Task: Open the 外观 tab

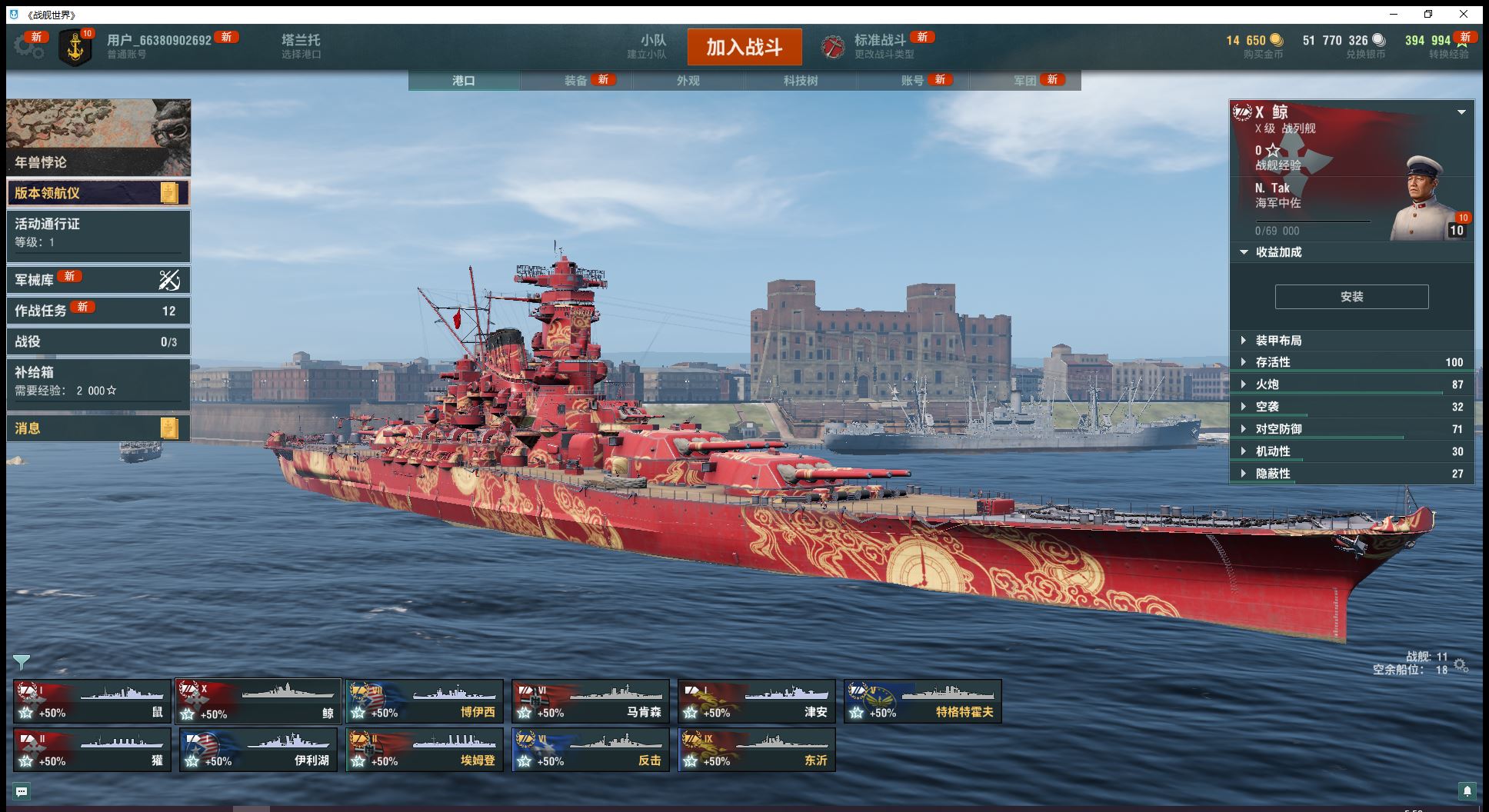Action: point(688,81)
